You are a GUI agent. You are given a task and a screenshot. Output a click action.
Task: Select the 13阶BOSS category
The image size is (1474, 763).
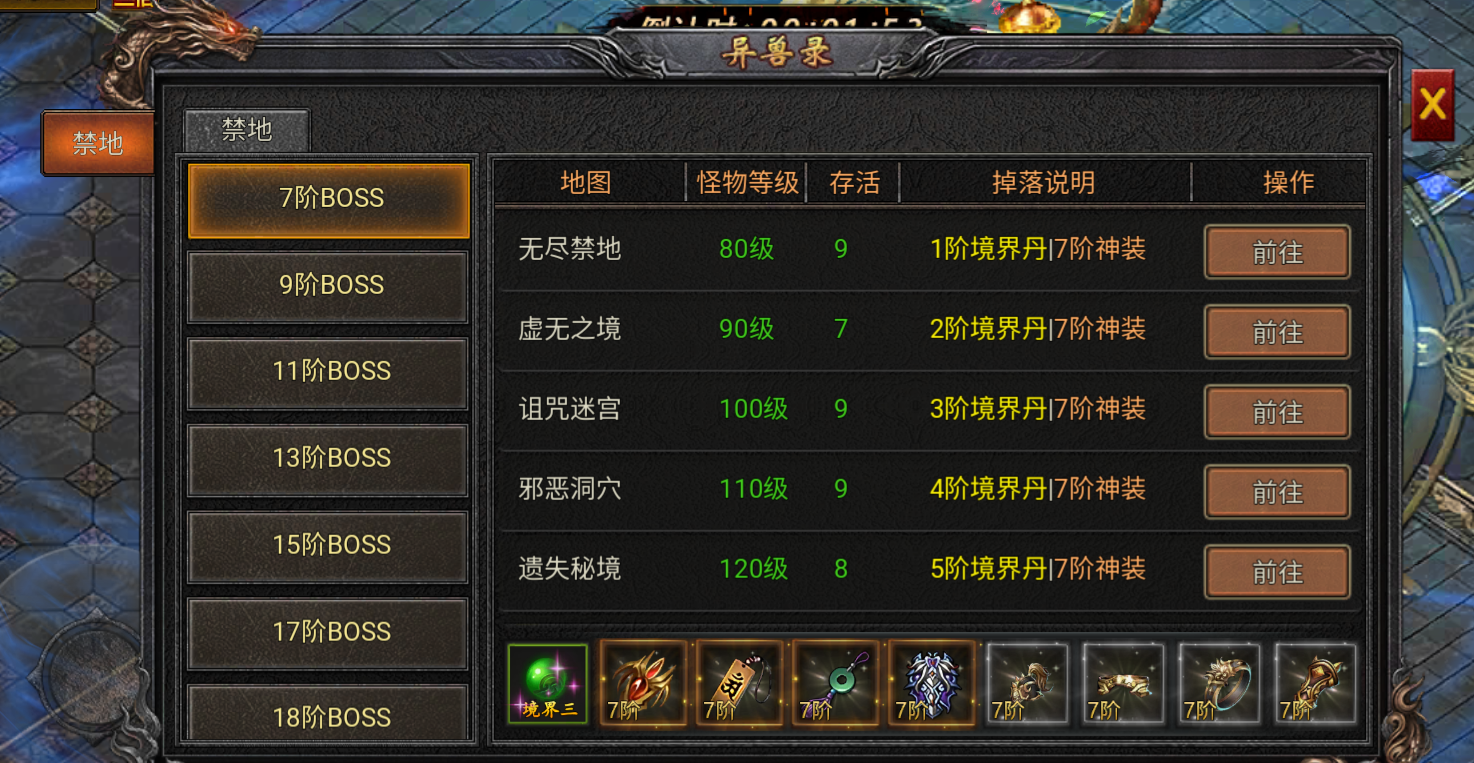tap(327, 458)
